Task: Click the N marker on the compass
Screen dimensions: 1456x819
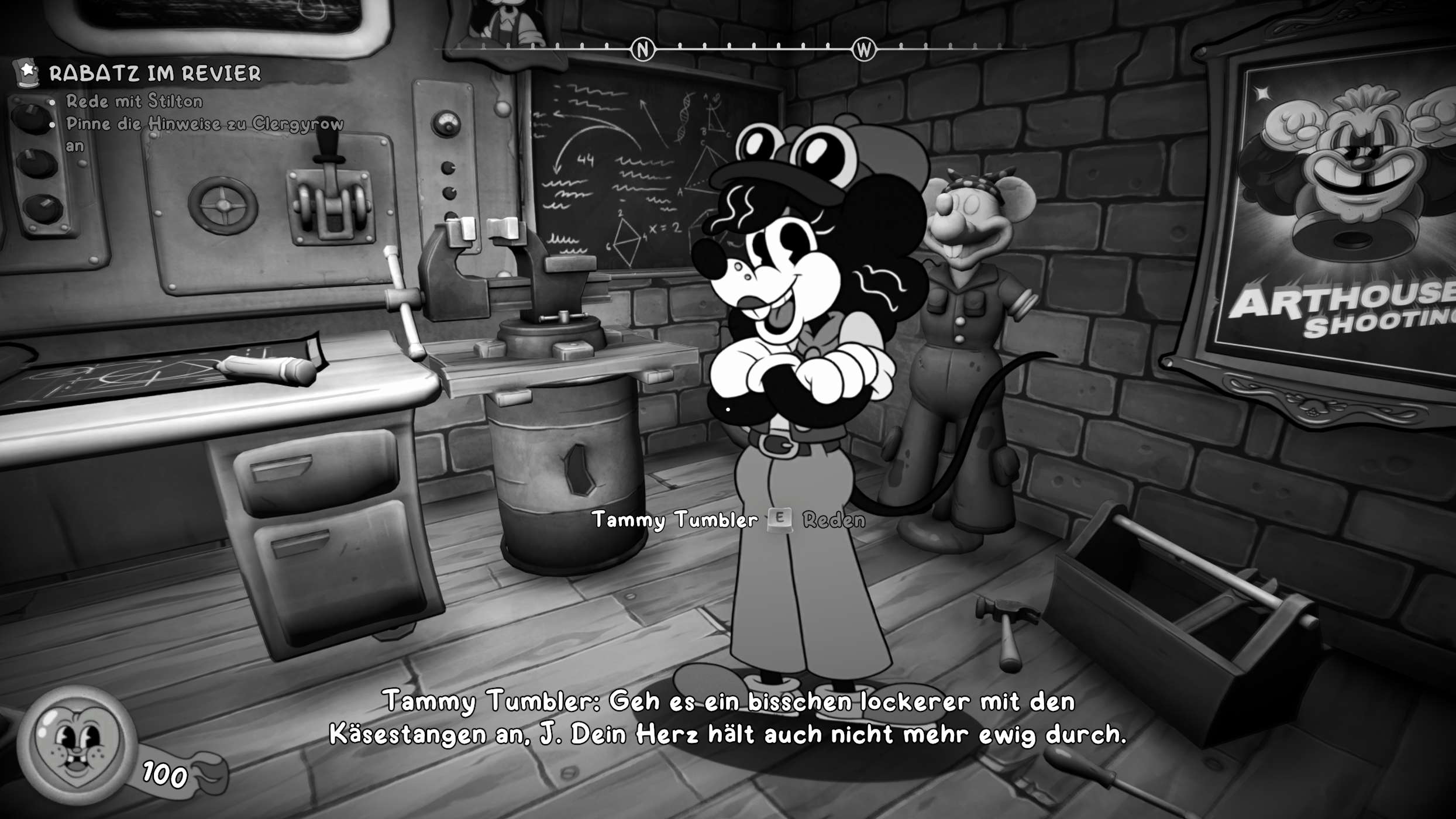Action: tap(642, 50)
